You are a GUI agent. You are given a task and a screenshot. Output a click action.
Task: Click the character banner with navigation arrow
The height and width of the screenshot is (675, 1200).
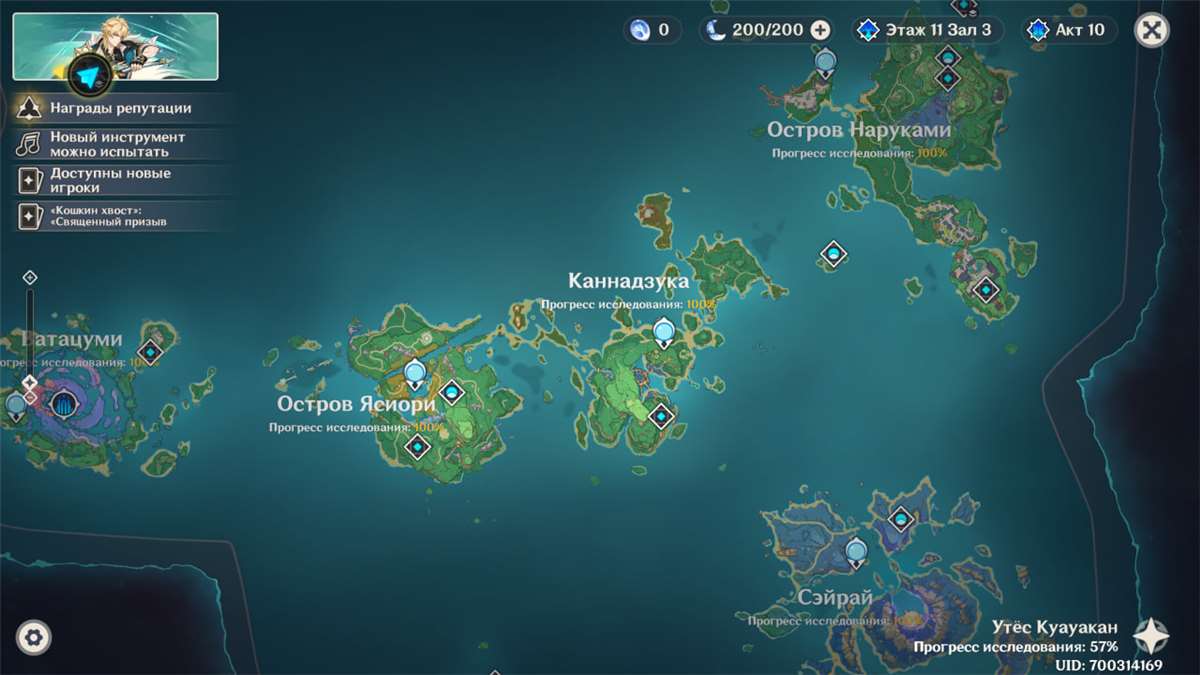pyautogui.click(x=115, y=46)
